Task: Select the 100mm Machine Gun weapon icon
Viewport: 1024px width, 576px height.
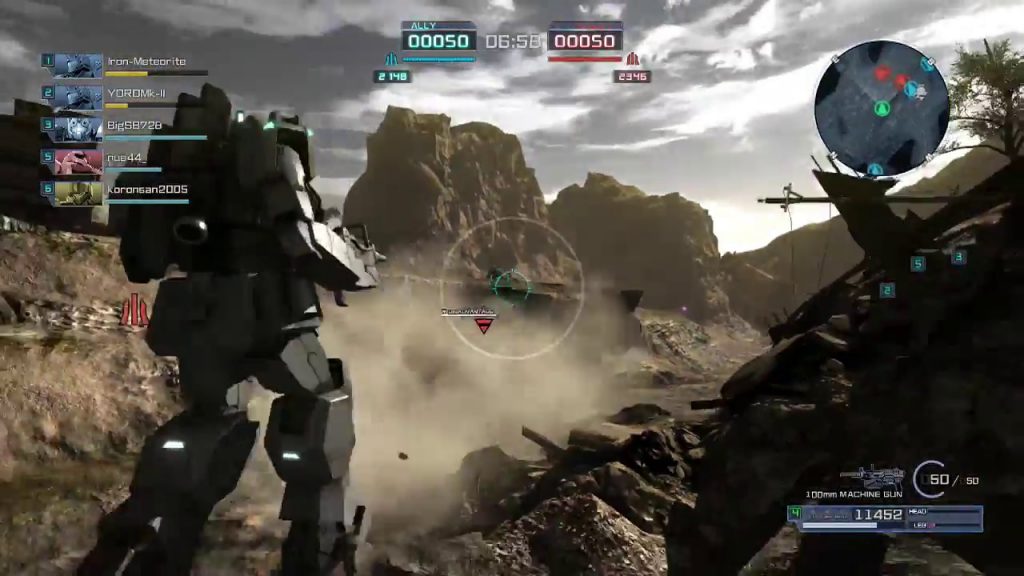Action: pyautogui.click(x=872, y=476)
